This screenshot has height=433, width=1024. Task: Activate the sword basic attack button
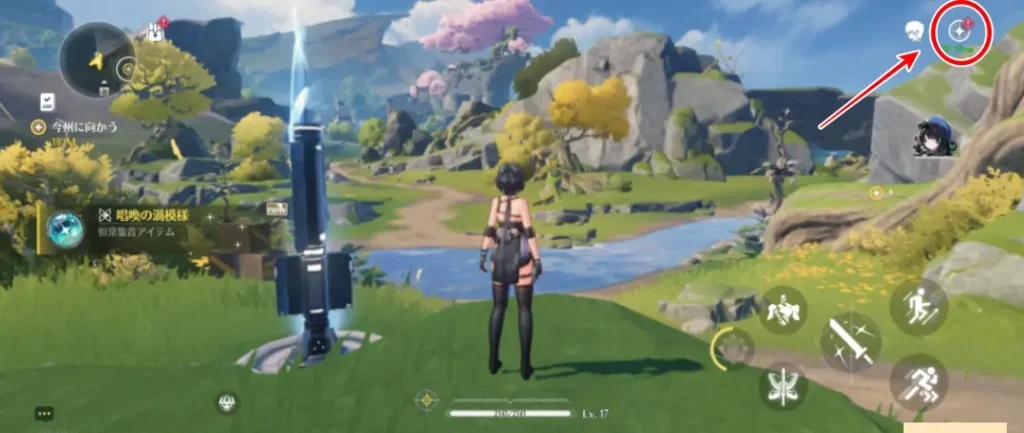click(850, 342)
